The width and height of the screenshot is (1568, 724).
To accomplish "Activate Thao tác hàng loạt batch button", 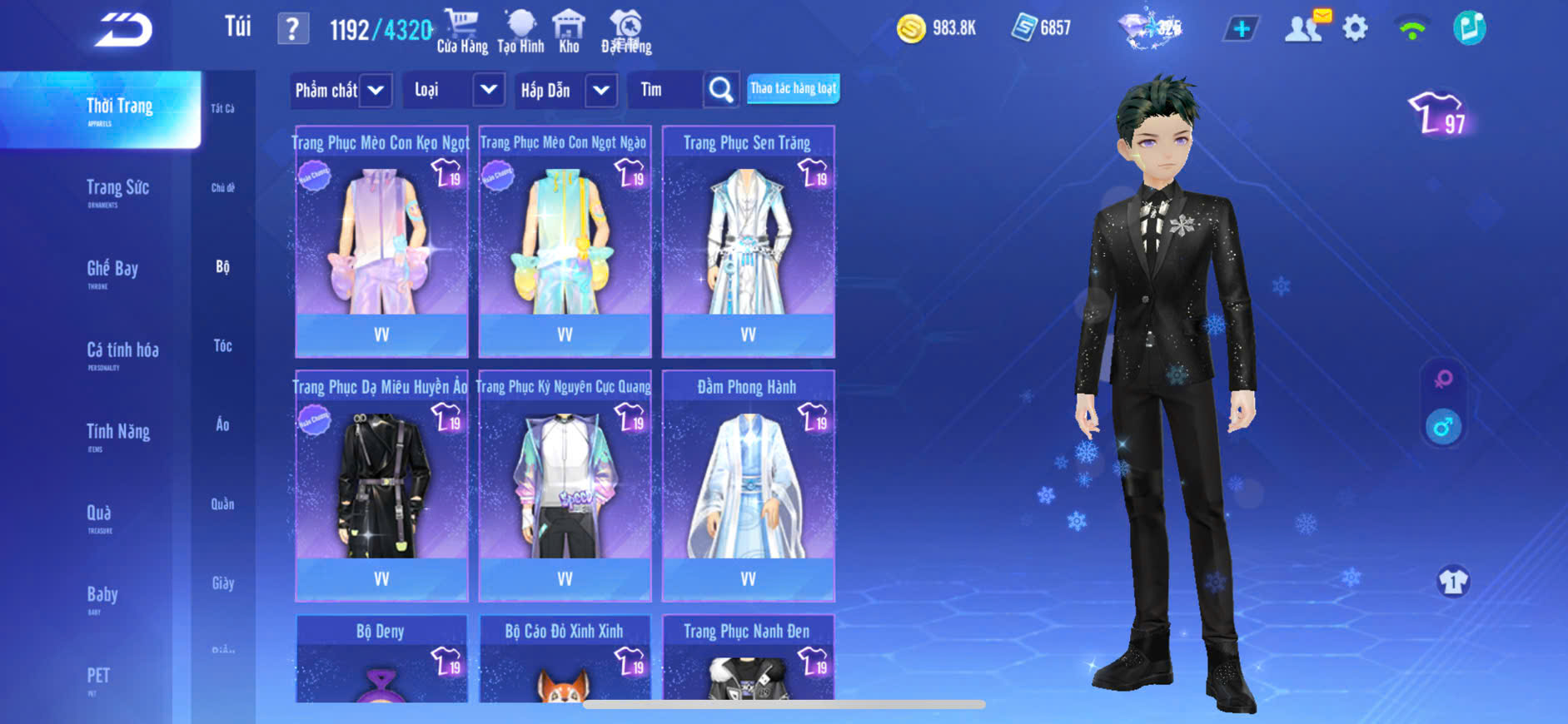I will 793,89.
